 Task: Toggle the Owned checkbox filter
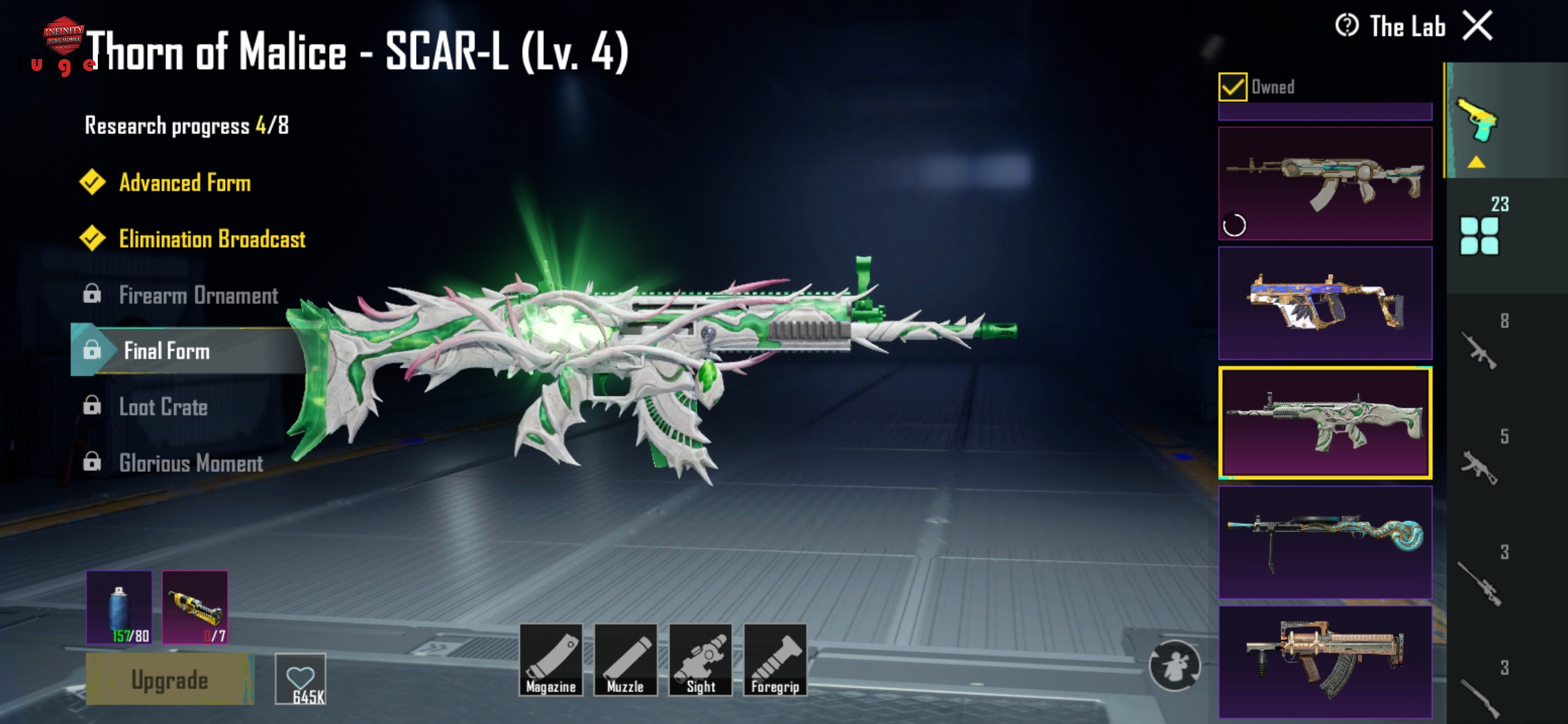[1232, 87]
